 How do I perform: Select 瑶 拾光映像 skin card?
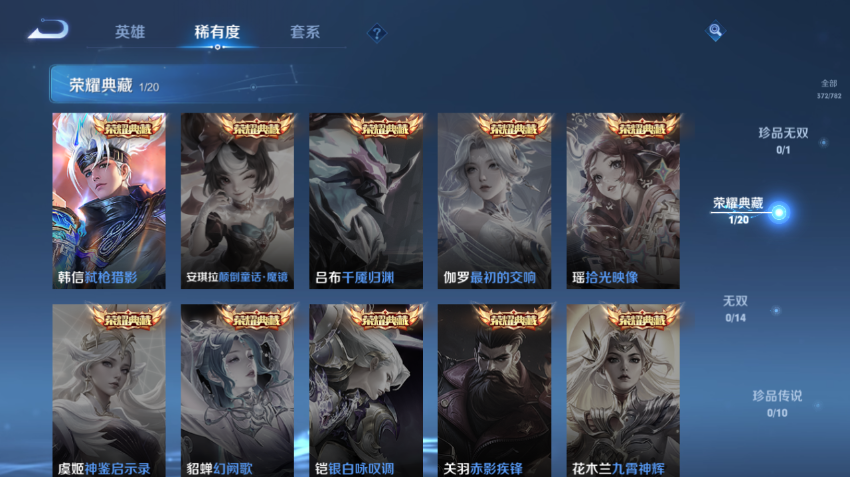tap(623, 201)
